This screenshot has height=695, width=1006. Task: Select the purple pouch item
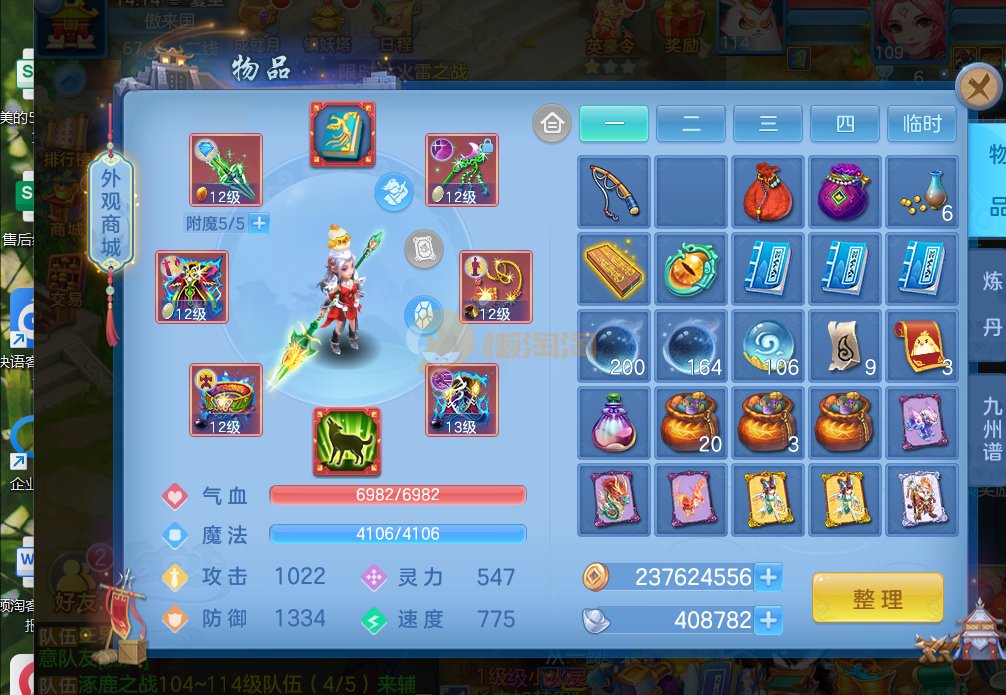point(845,192)
